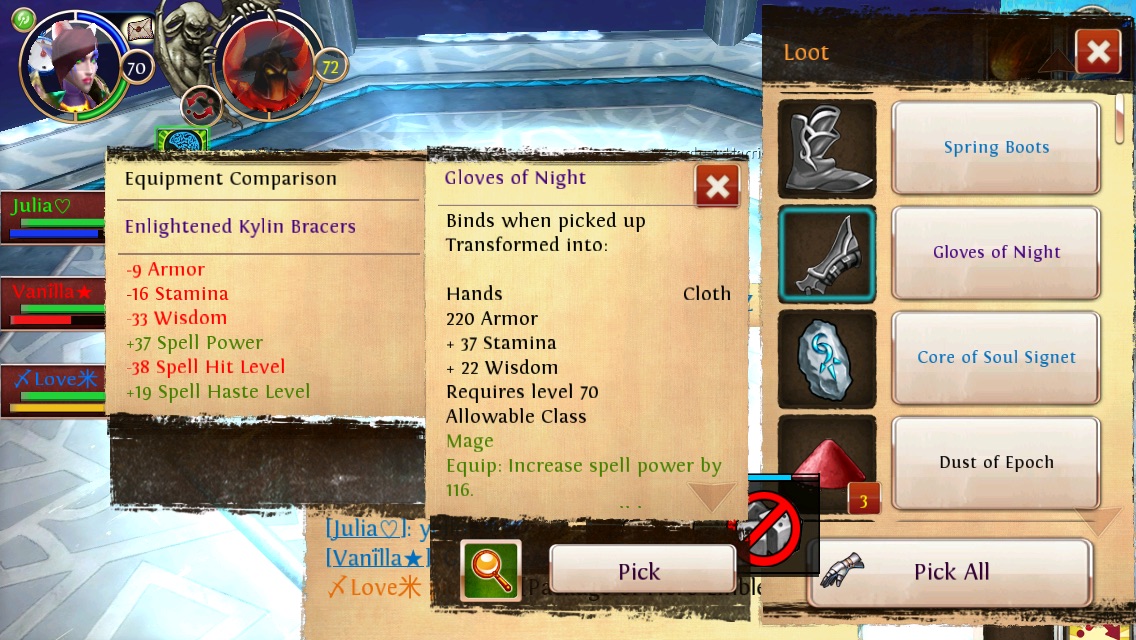Select the level 72 target portrait
The image size is (1136, 640).
(267, 66)
